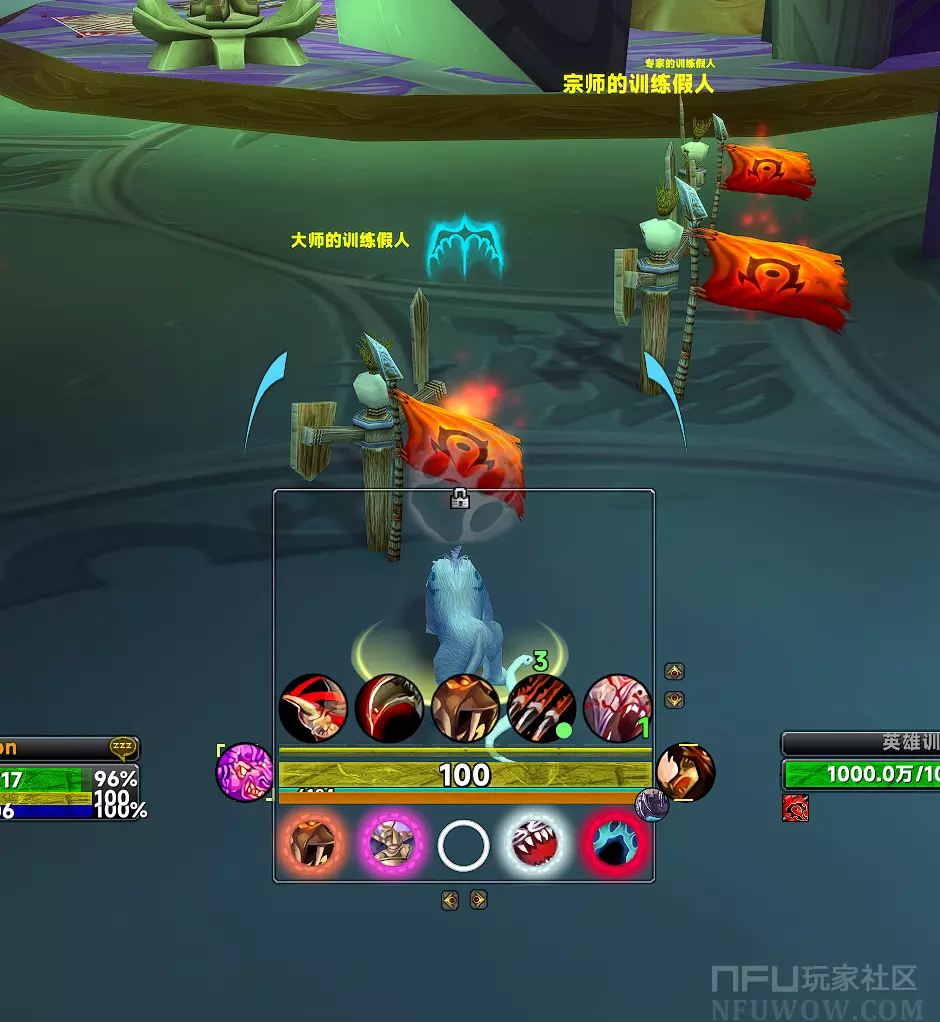Screen dimensions: 940x1022
Task: Use the red crescent fang ability
Action: click(x=389, y=708)
